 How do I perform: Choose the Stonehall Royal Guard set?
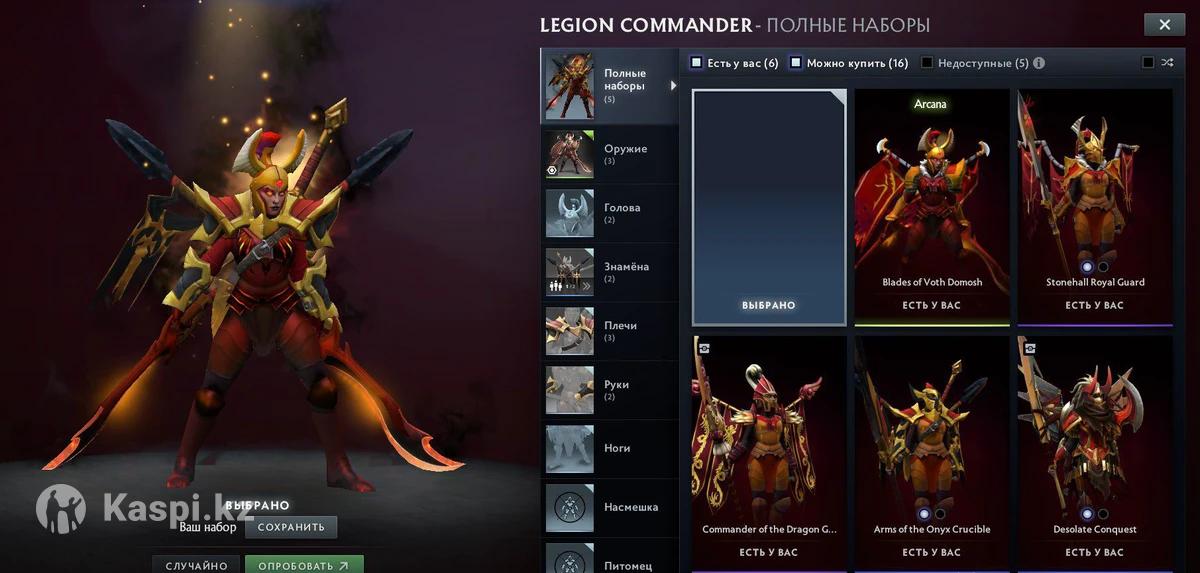point(1095,205)
